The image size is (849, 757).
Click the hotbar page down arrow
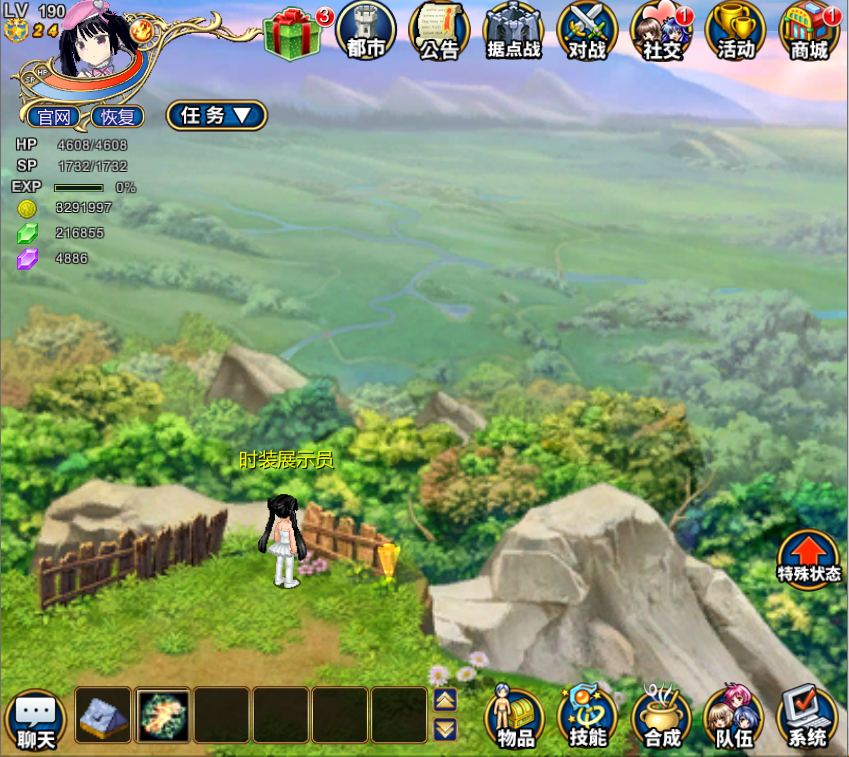click(x=445, y=729)
